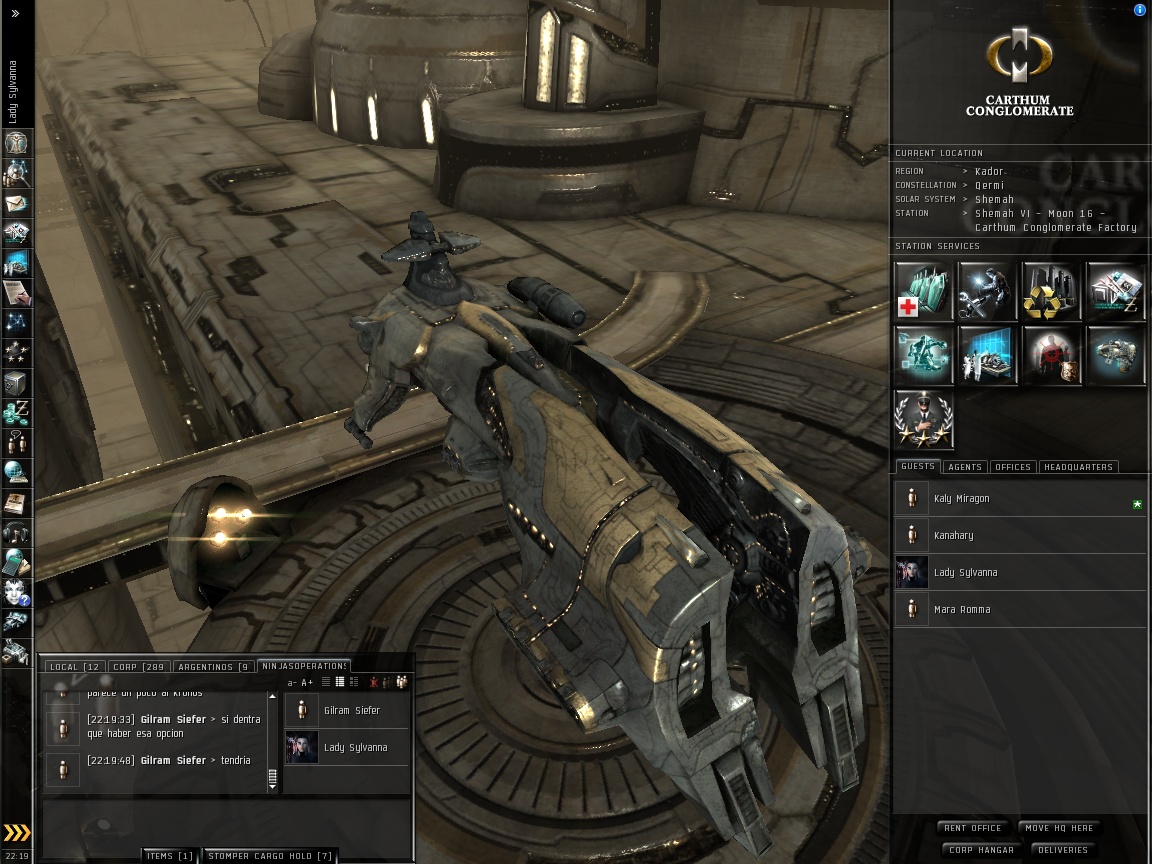Open the Deliveries window
This screenshot has width=1152, height=864.
[x=1062, y=850]
